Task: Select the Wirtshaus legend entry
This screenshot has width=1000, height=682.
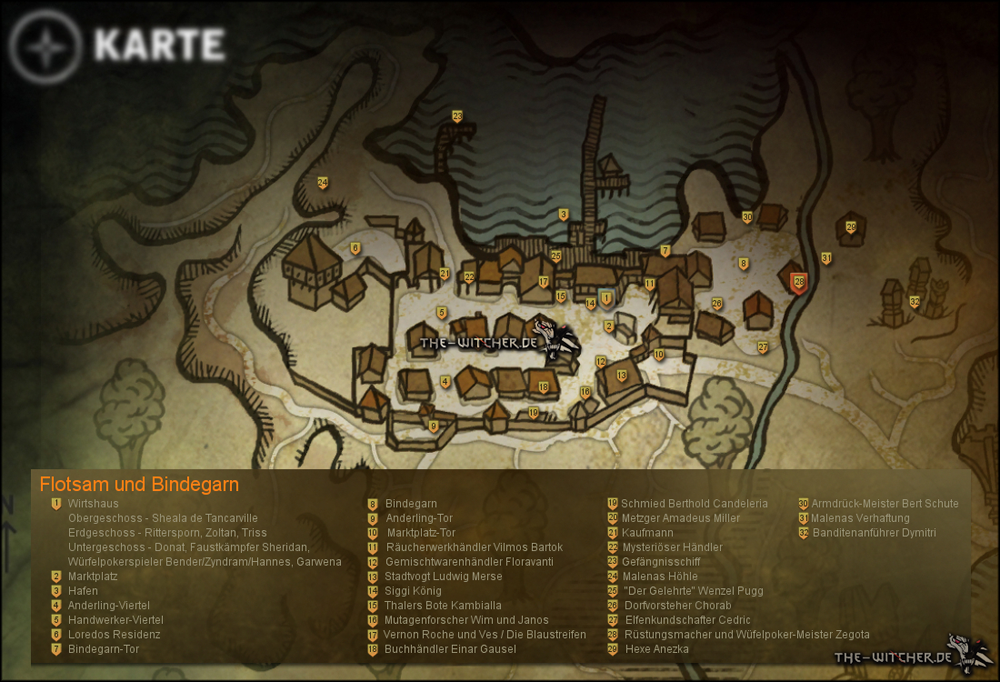Action: (92, 504)
